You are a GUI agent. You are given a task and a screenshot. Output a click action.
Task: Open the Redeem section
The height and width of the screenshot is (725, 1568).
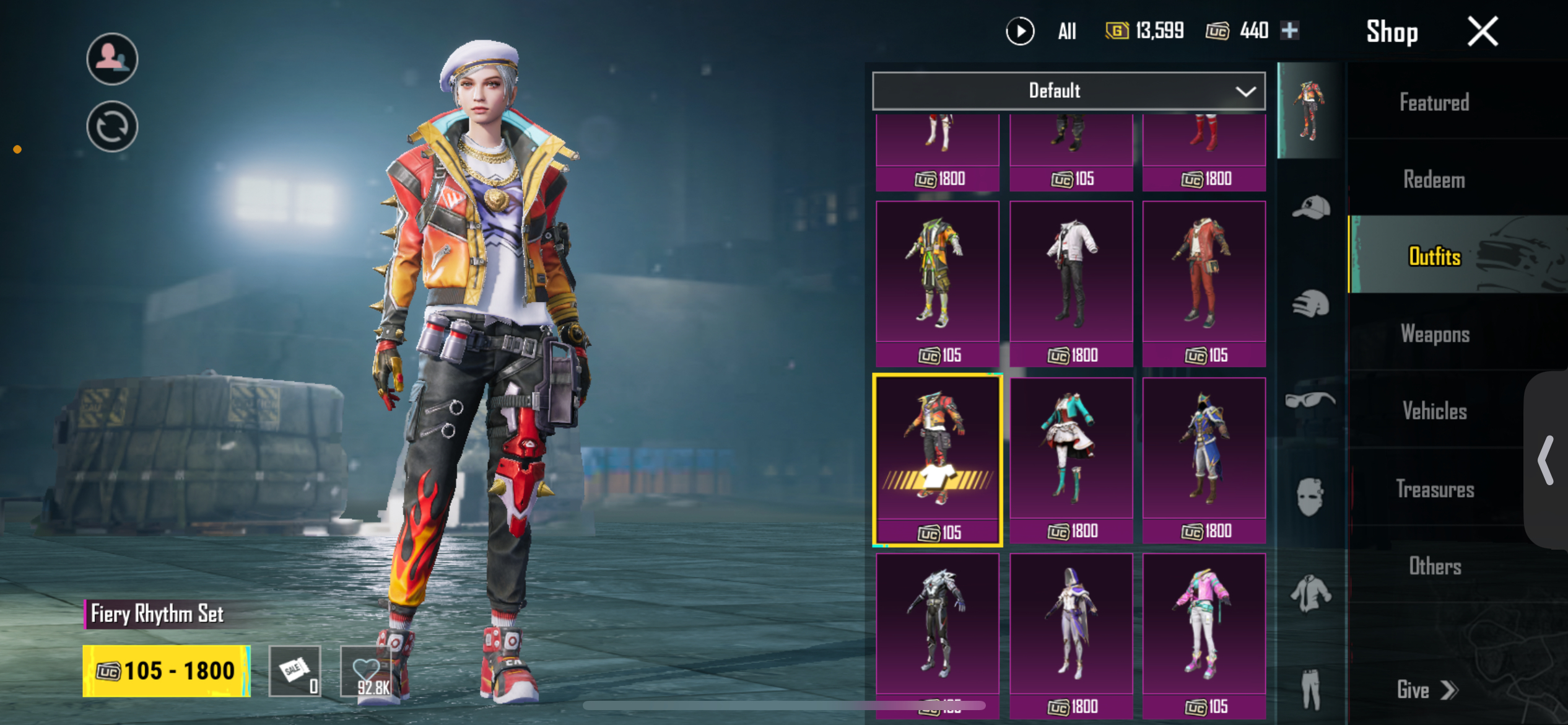(x=1434, y=180)
